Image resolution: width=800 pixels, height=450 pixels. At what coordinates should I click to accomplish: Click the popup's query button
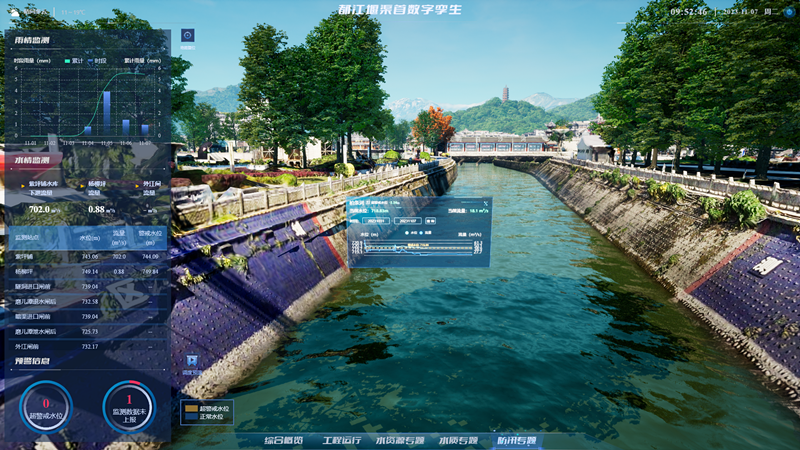click(x=431, y=220)
